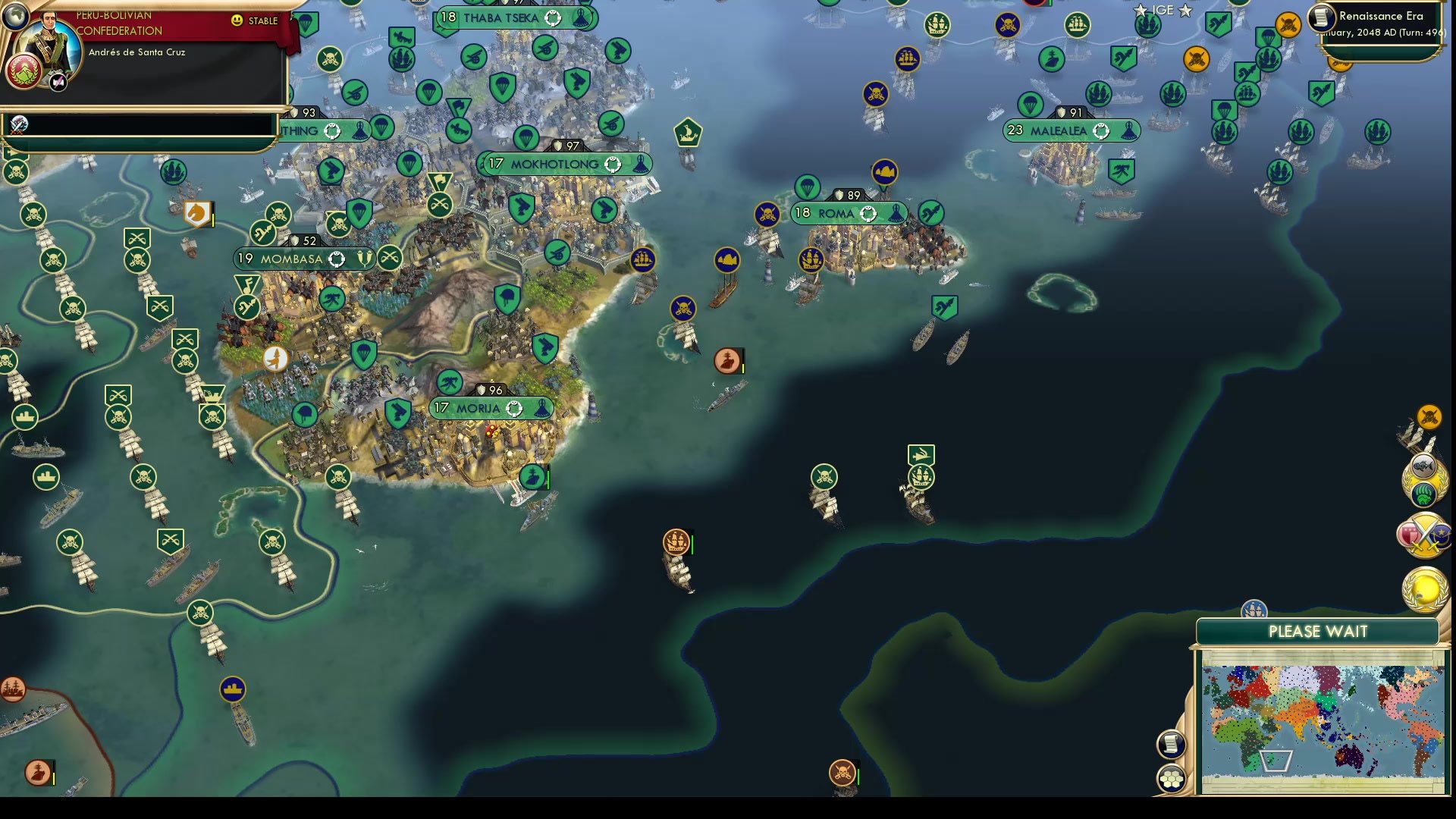
Task: Toggle the hex grid button next to minimap
Action: pos(1172,777)
